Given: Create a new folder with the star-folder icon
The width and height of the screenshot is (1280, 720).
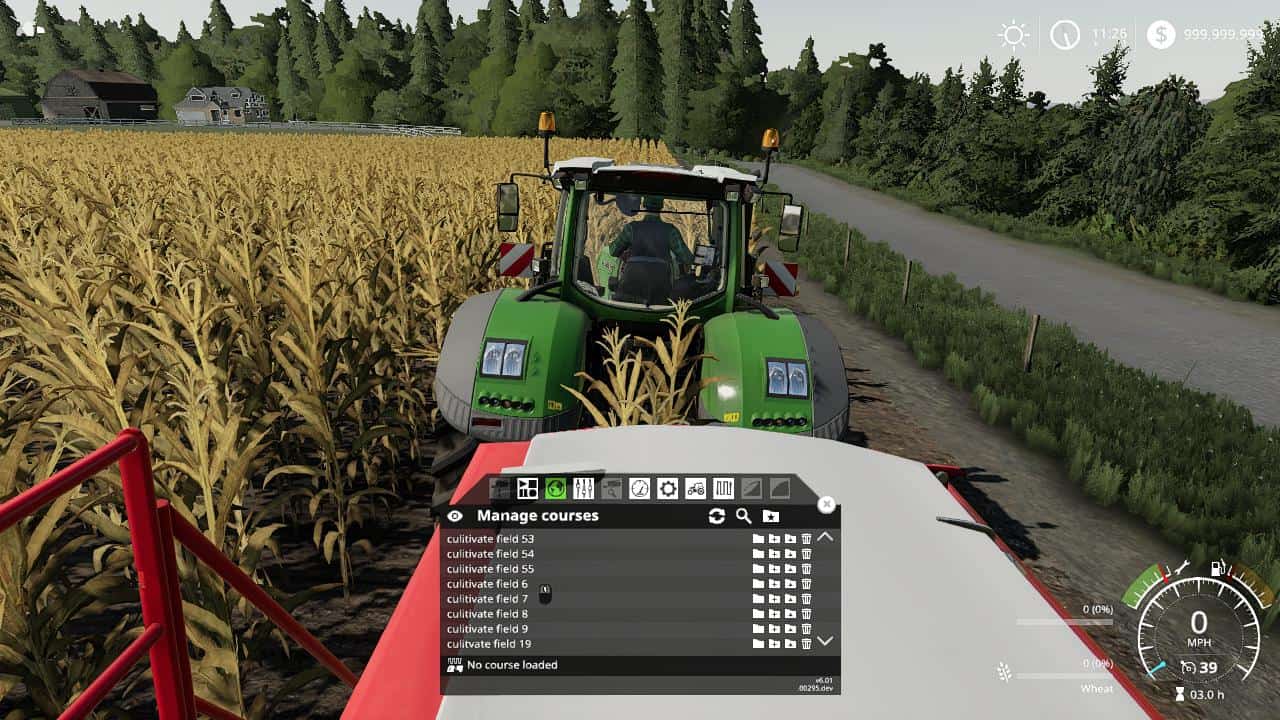Looking at the screenshot, I should click(770, 516).
